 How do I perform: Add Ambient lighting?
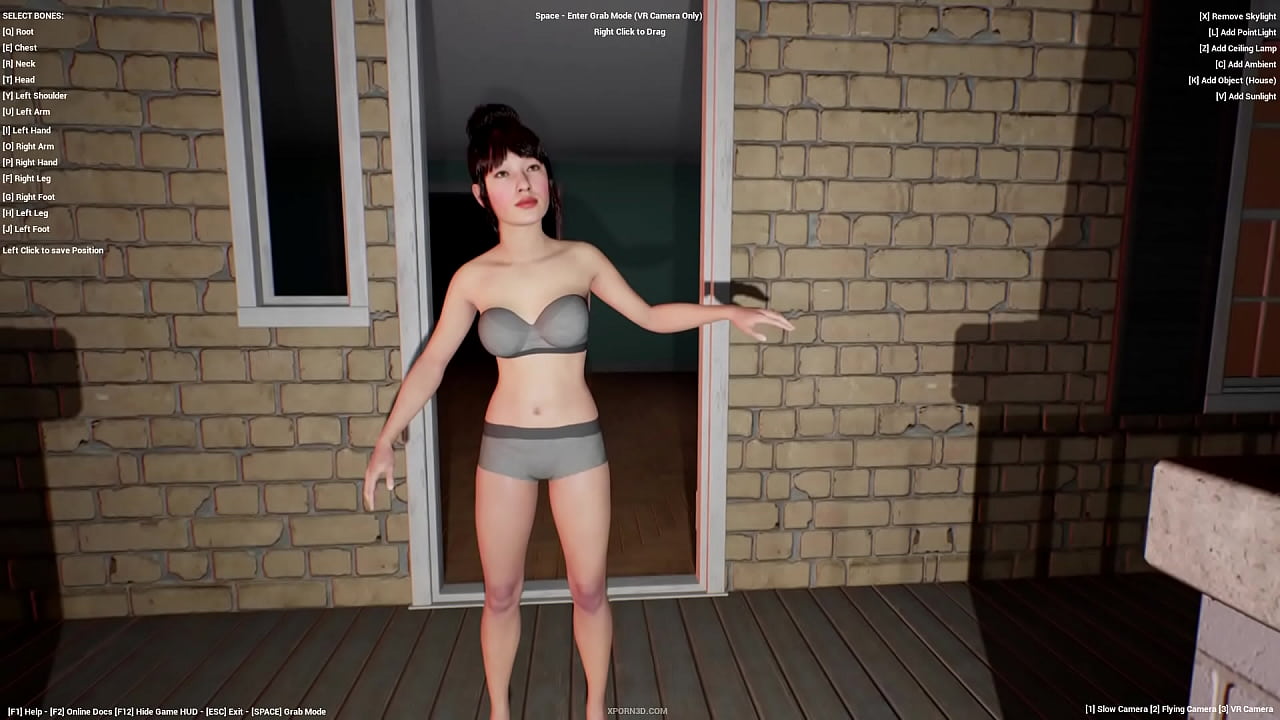[x=1244, y=64]
